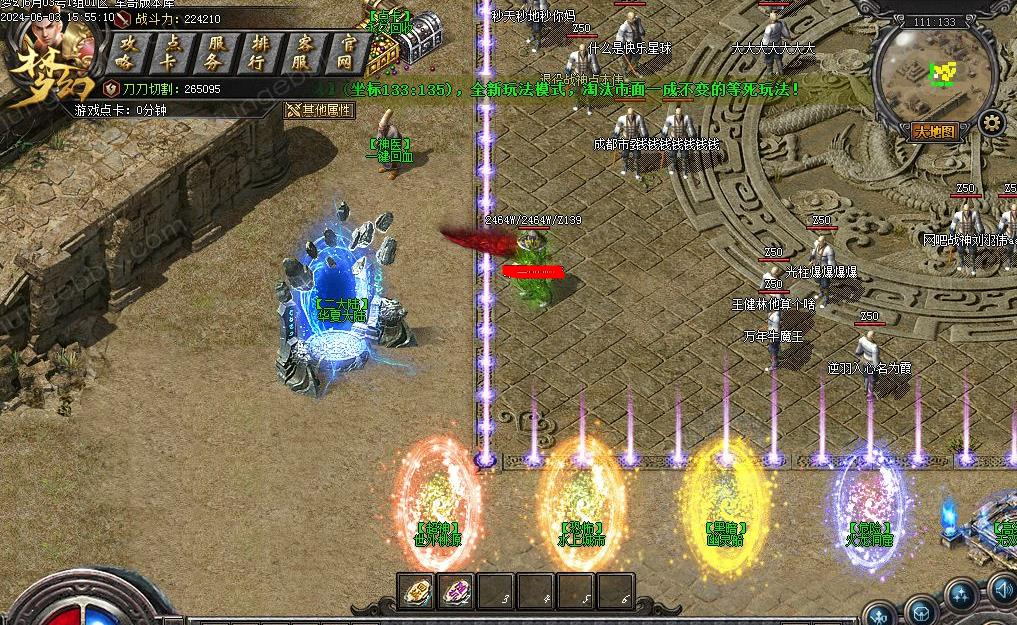Show the 排行 rankings board
1017x625 pixels.
point(260,52)
